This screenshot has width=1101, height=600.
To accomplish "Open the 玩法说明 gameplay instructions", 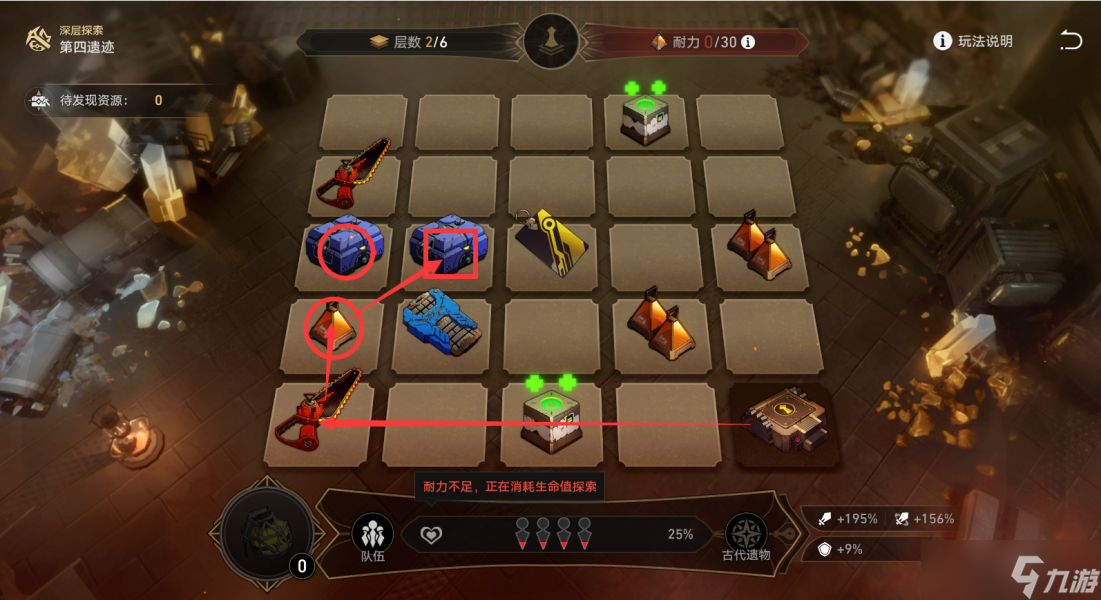I will pyautogui.click(x=973, y=41).
